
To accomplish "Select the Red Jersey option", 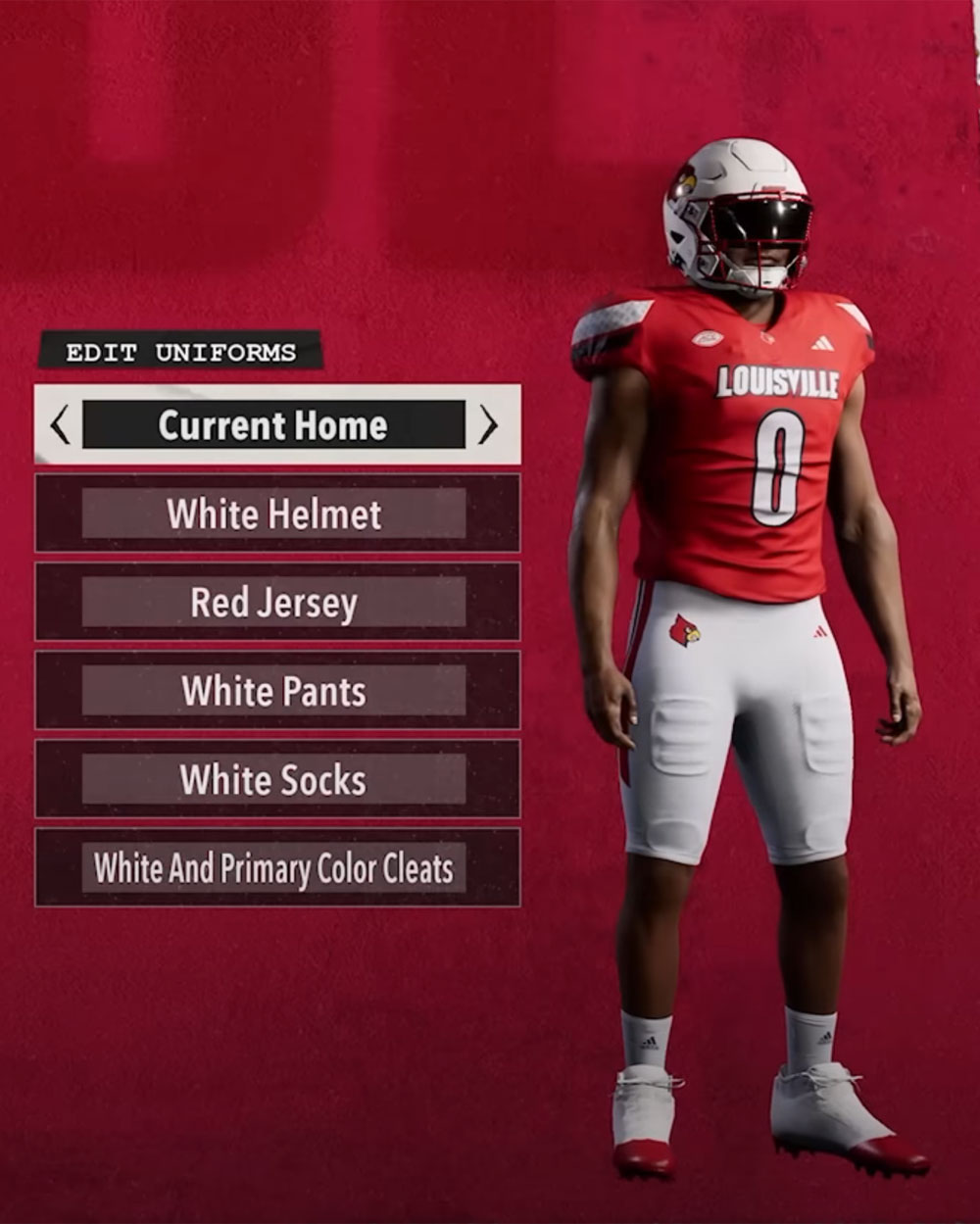I will coord(274,603).
